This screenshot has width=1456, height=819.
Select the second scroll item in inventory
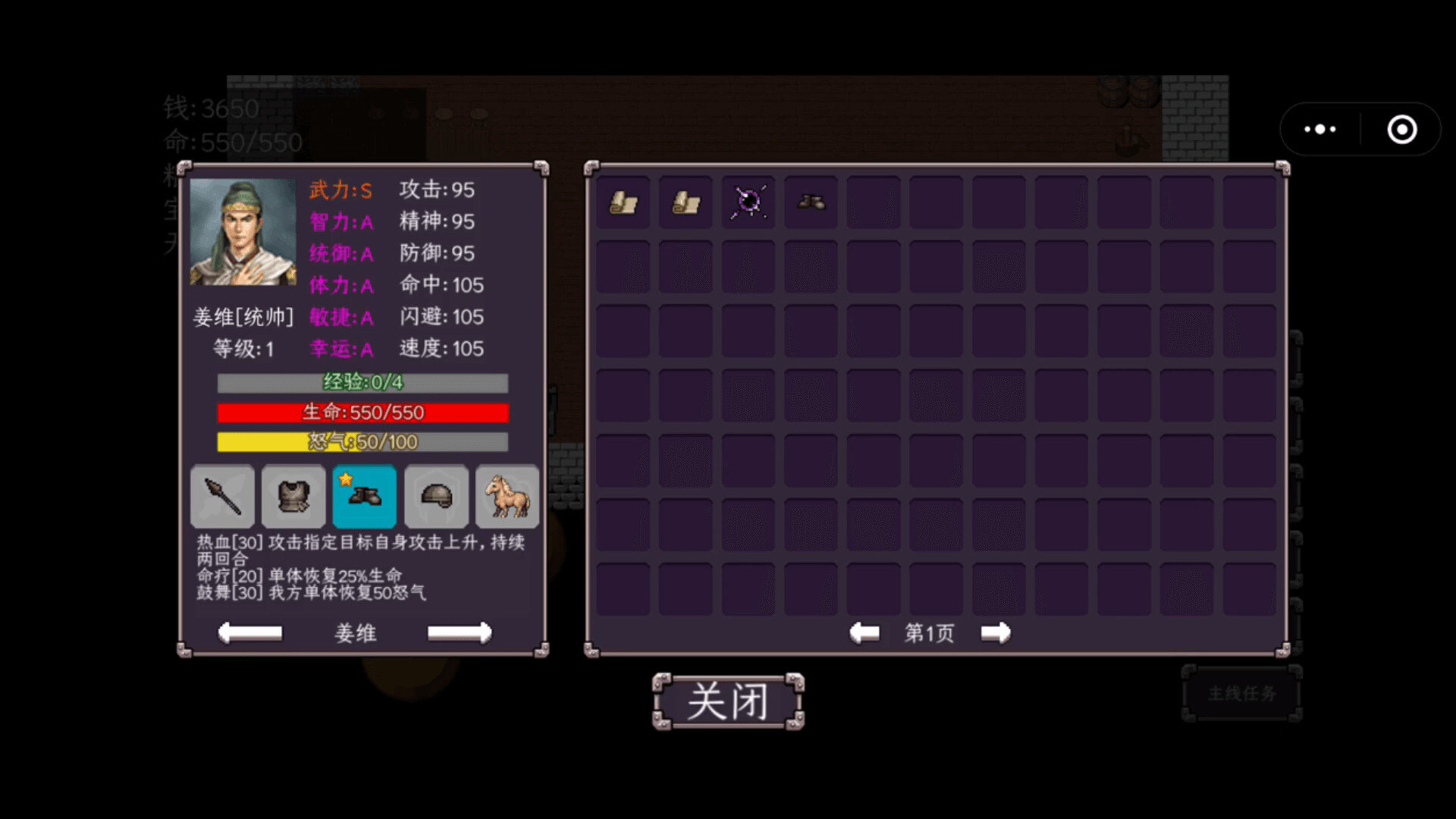[x=686, y=202]
